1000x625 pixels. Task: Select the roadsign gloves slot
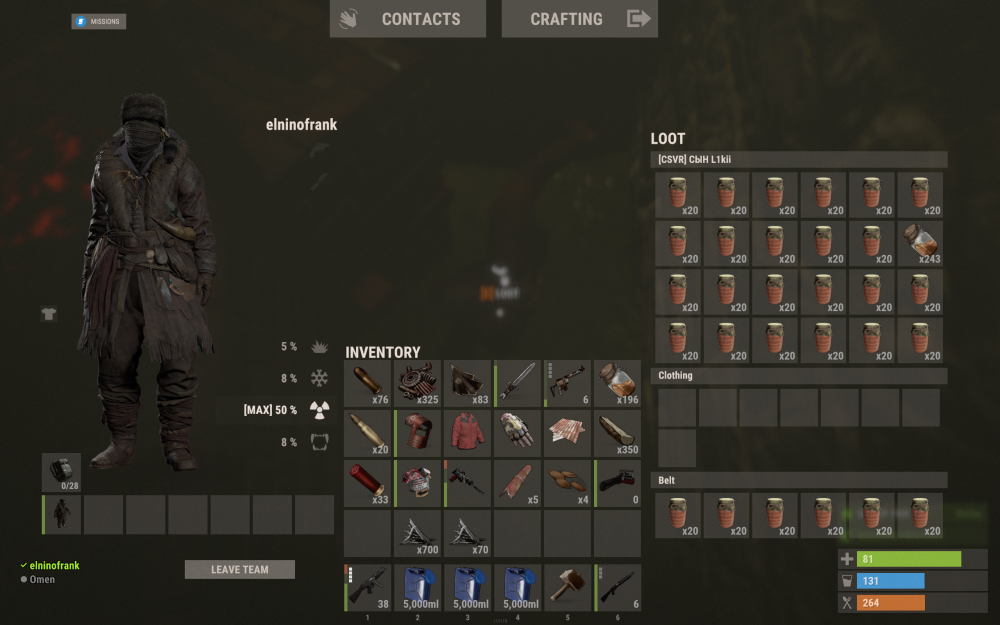tap(518, 434)
